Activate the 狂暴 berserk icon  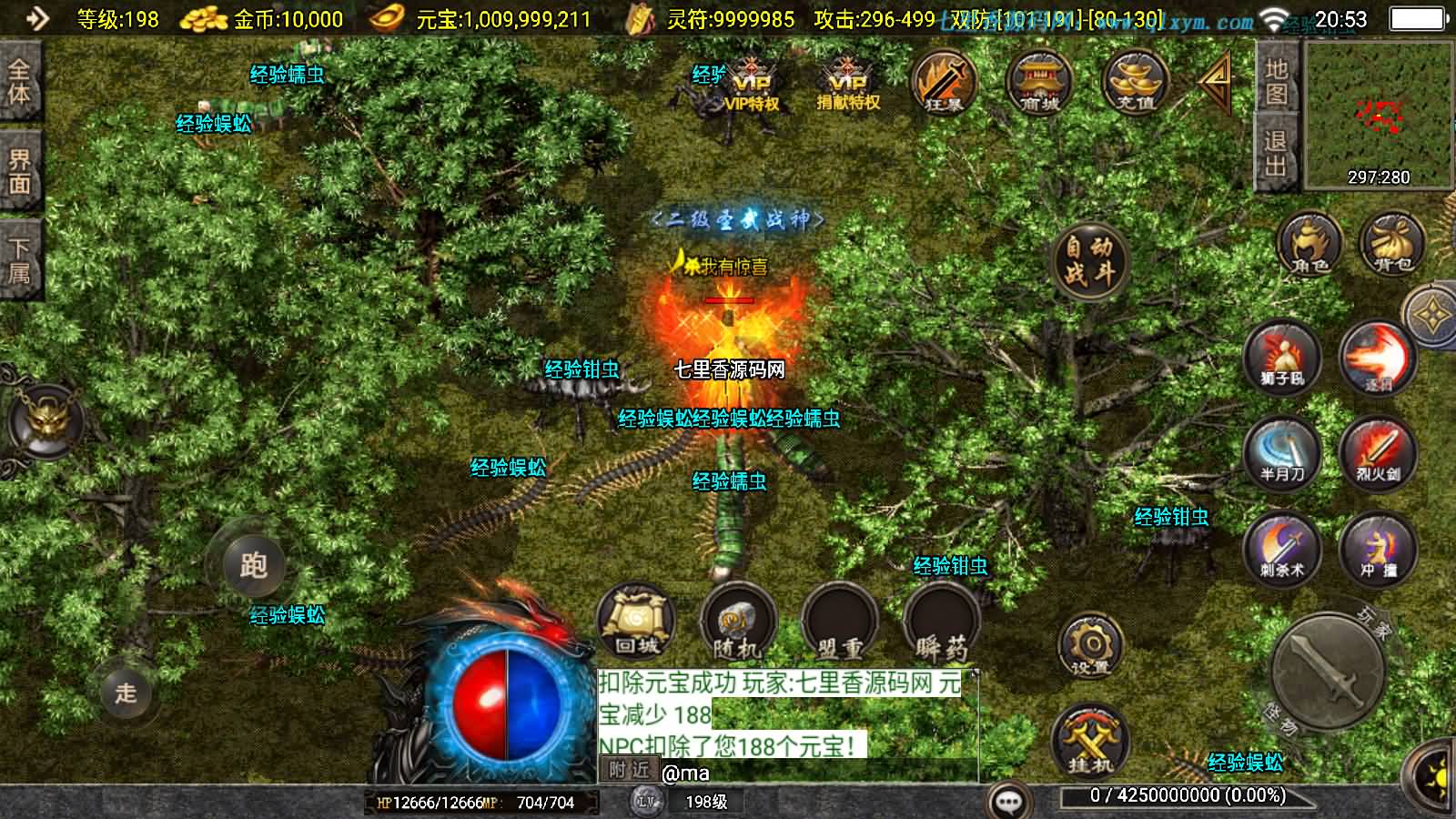(x=944, y=83)
